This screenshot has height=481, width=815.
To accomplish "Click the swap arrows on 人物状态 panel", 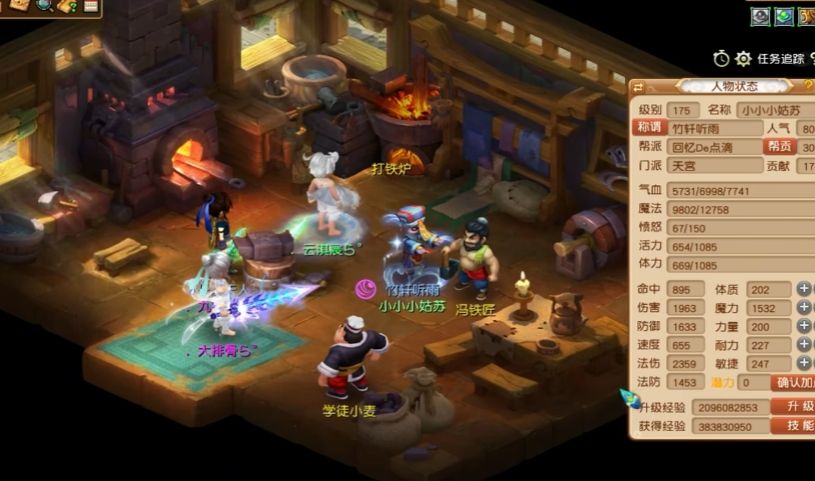I will (639, 87).
